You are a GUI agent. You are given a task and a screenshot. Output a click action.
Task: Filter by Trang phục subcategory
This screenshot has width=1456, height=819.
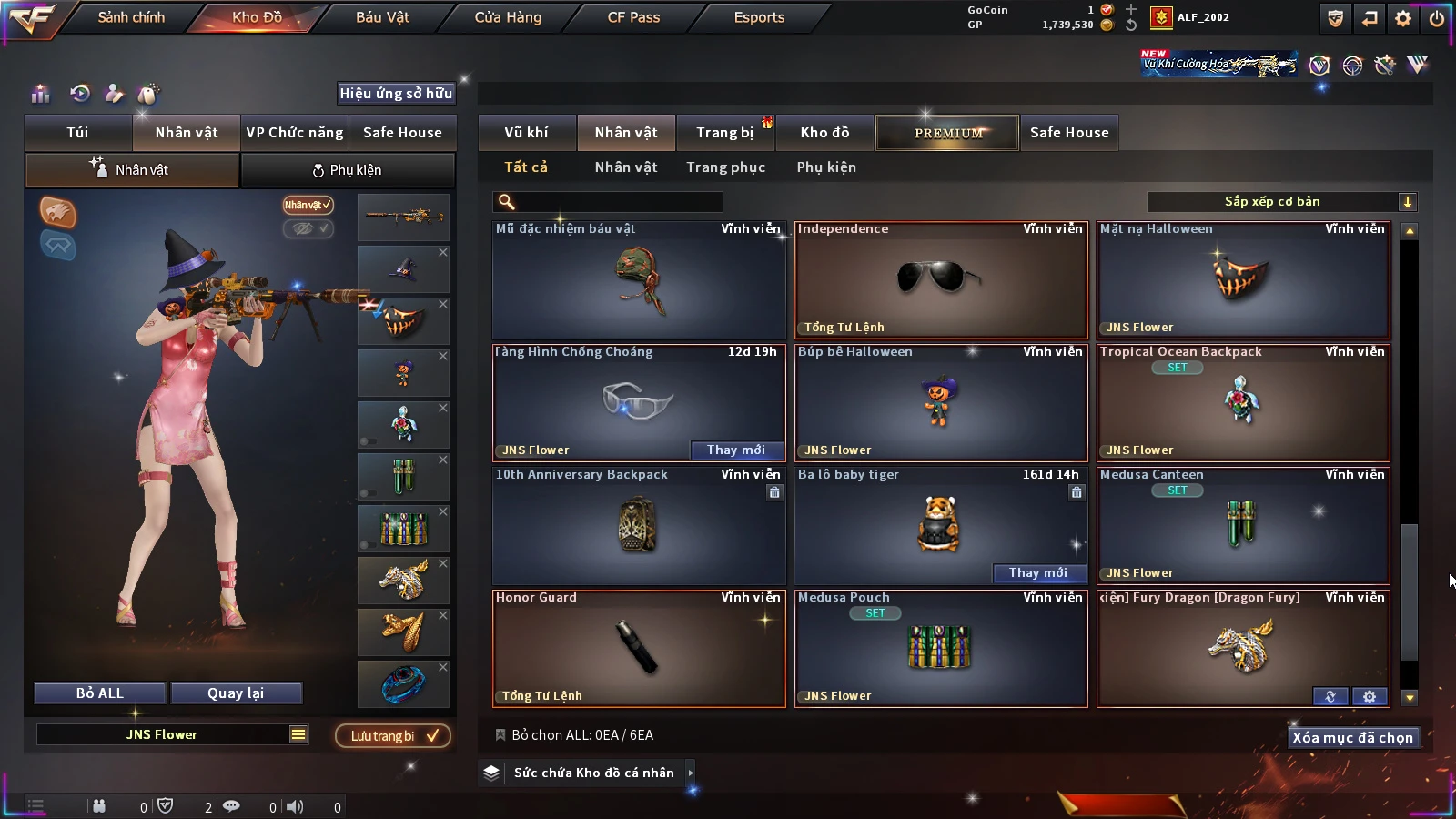point(725,167)
